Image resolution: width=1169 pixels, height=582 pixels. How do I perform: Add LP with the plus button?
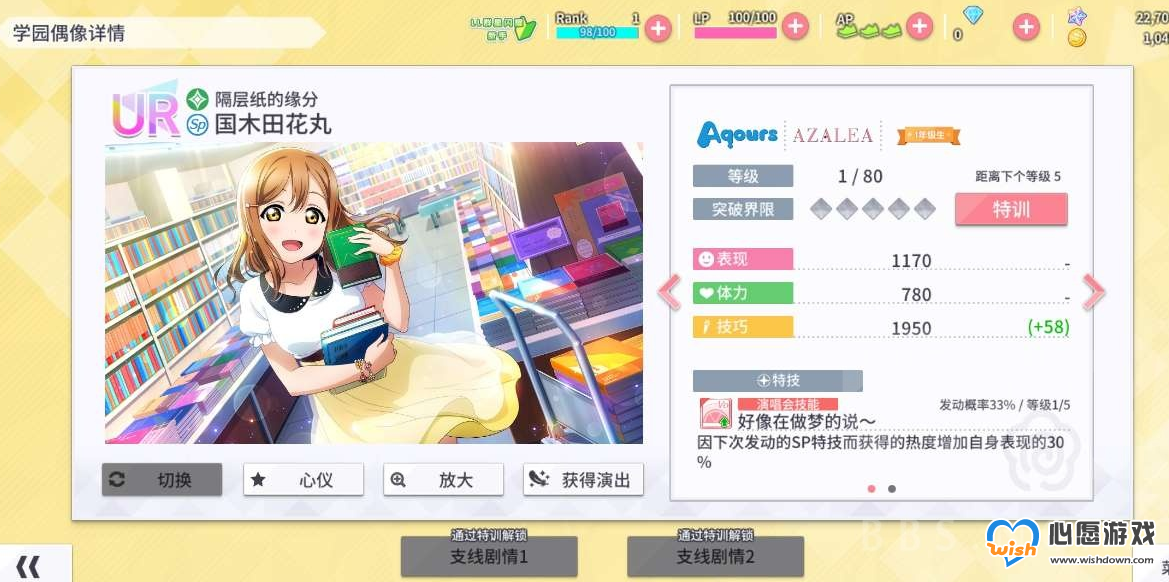coord(795,27)
